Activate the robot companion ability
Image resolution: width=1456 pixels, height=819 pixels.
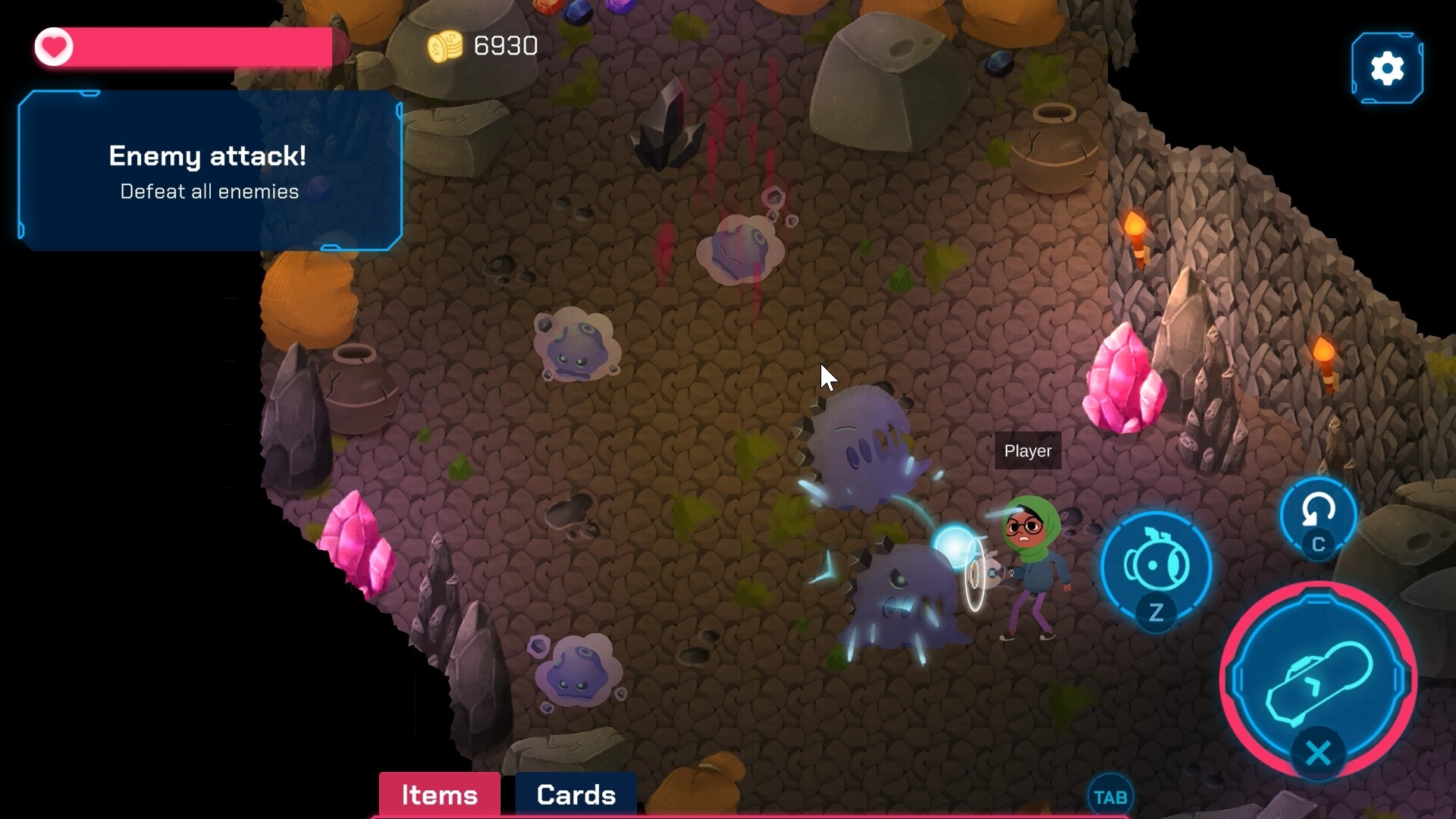(1155, 566)
